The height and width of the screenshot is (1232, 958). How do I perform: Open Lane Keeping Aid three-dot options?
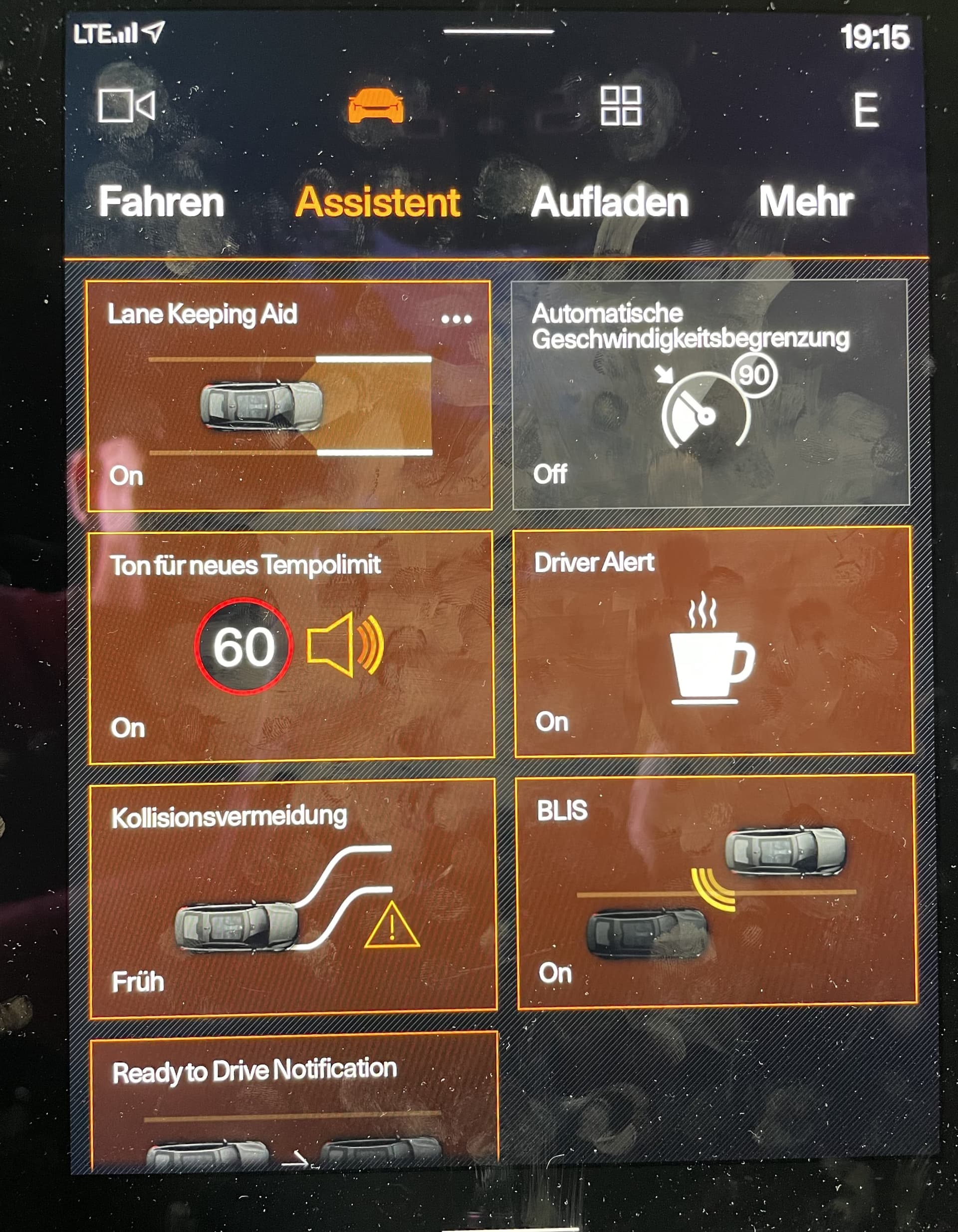[x=456, y=319]
